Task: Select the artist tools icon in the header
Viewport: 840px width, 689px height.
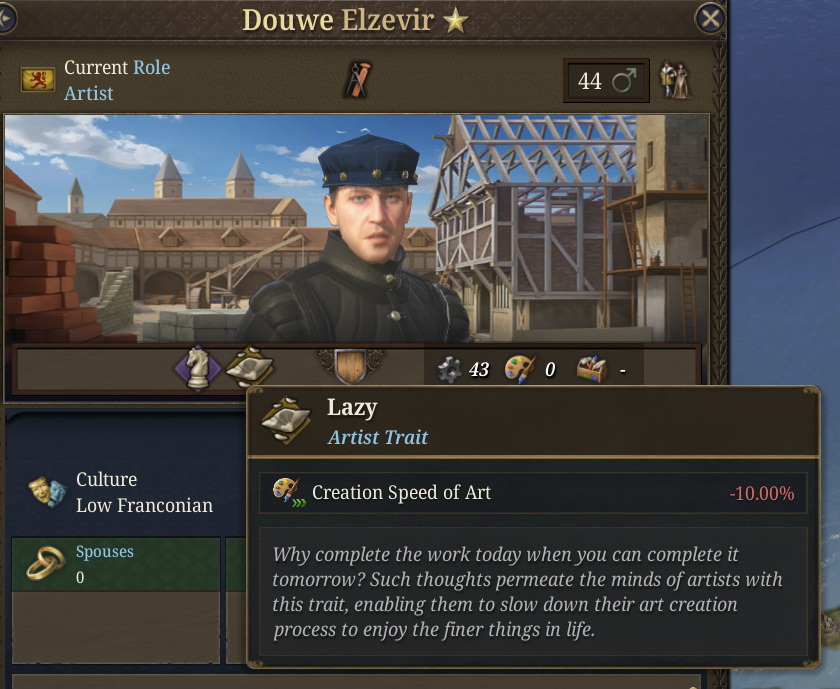Action: (355, 79)
